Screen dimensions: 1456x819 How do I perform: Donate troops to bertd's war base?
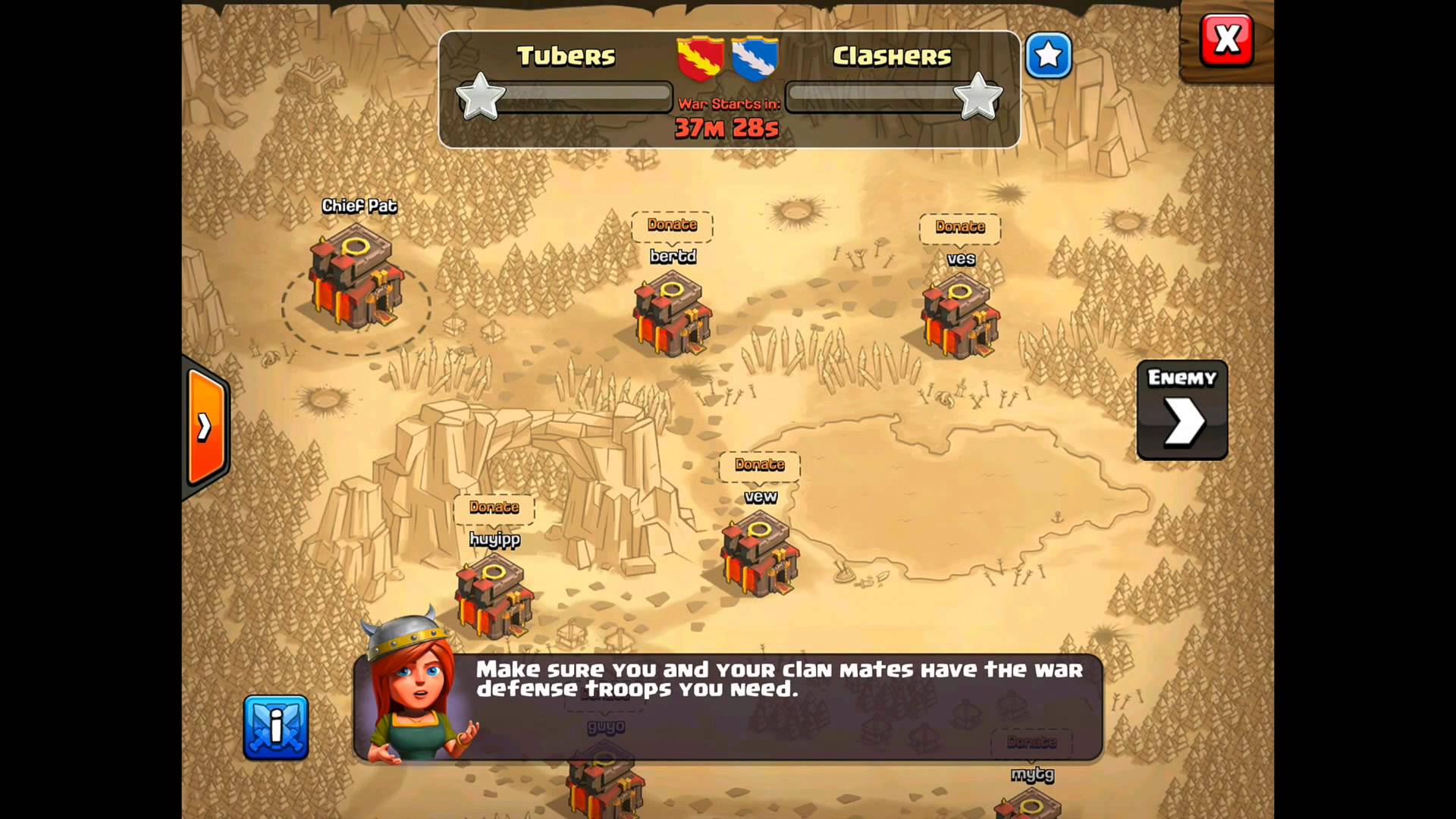coord(672,225)
